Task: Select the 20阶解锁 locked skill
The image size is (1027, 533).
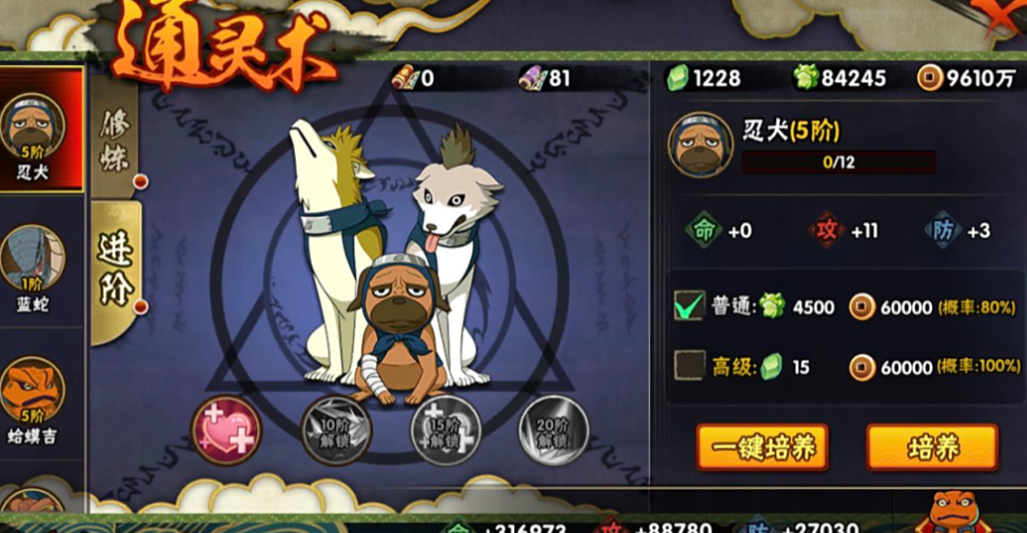Action: click(553, 431)
